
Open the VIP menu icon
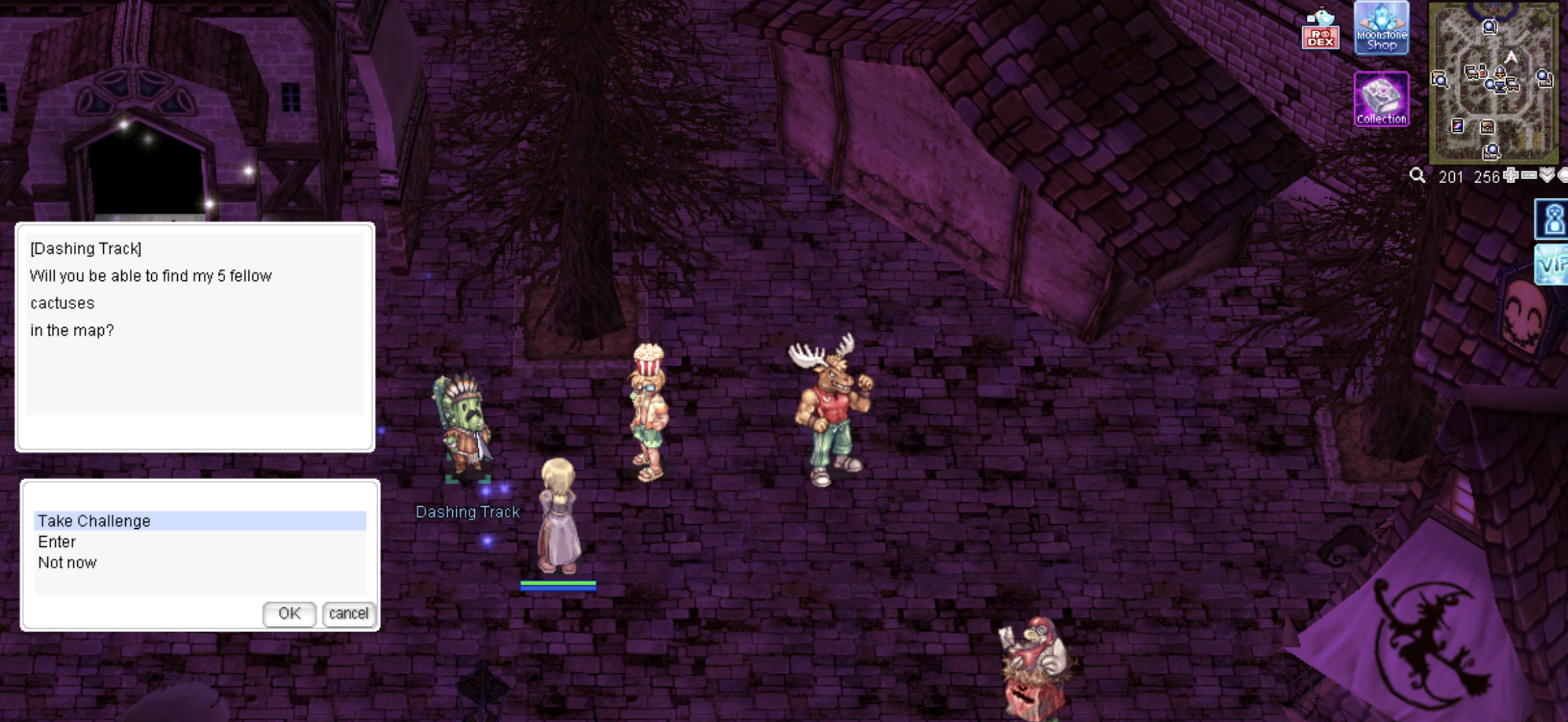1553,264
